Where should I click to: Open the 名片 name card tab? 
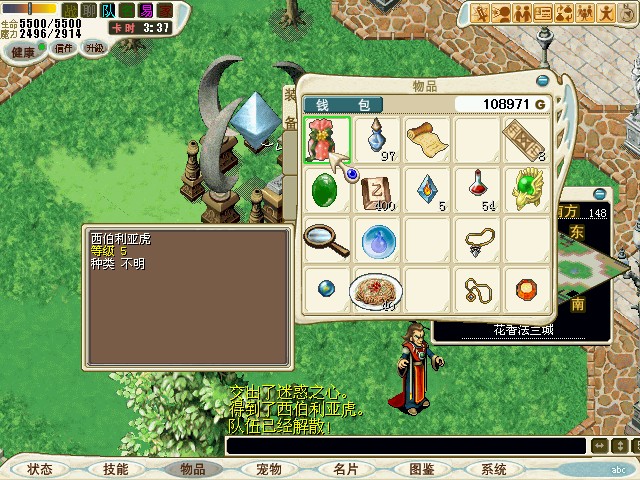point(345,468)
